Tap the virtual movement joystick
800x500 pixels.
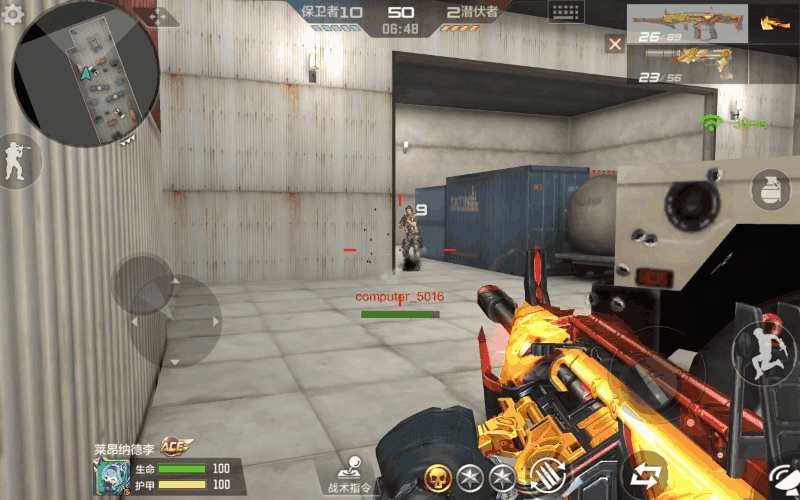145,287
